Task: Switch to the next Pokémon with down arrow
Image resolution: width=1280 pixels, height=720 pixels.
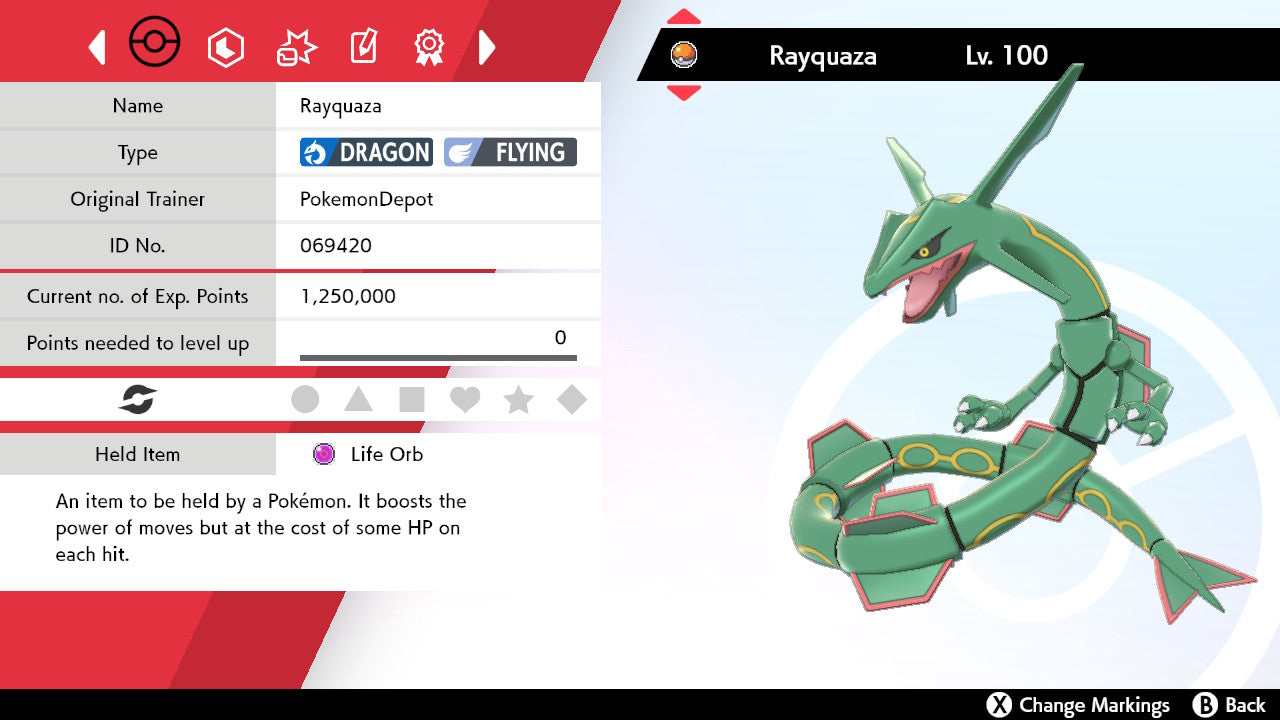Action: pyautogui.click(x=683, y=93)
